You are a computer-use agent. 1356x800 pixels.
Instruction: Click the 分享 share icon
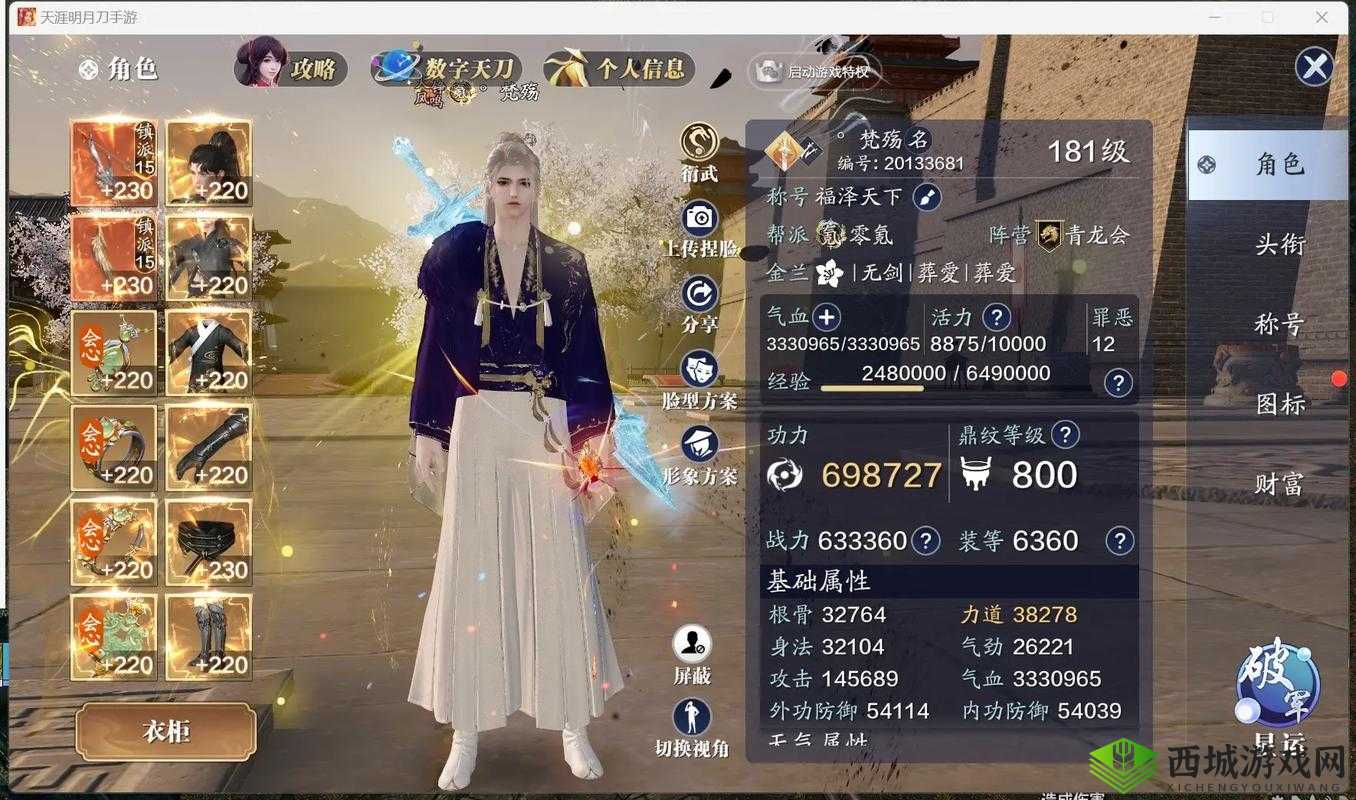[698, 295]
